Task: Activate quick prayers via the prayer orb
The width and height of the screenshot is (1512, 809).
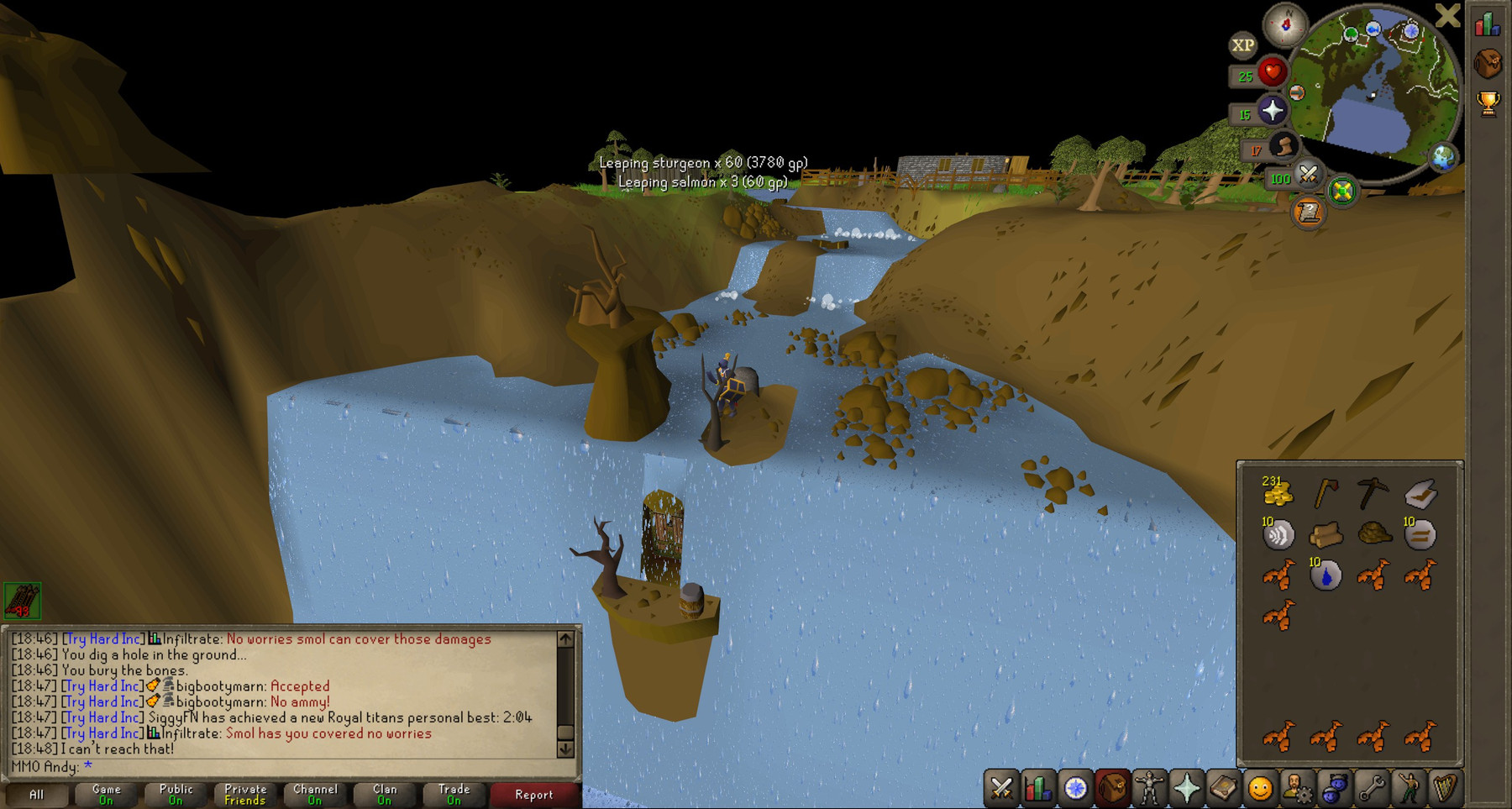Action: coord(1273,111)
